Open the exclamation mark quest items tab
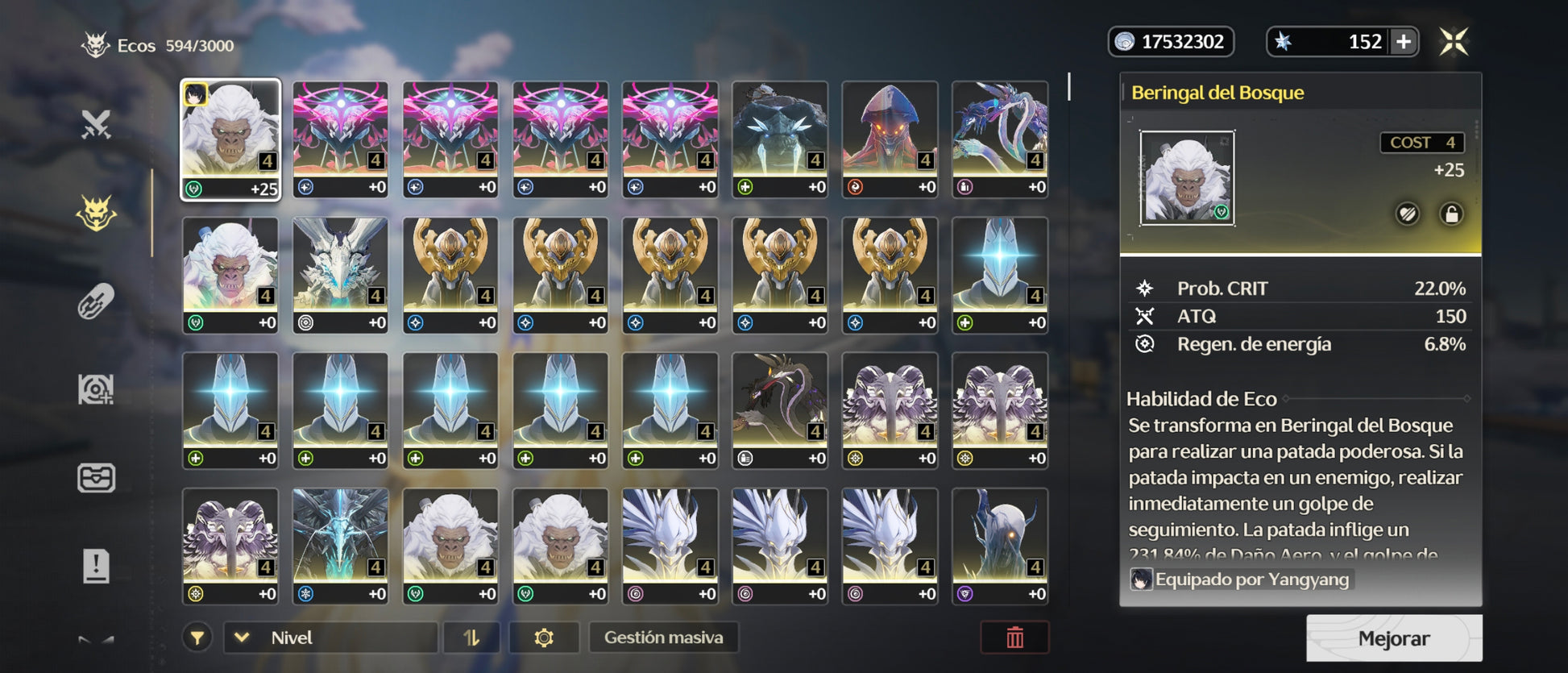This screenshot has height=673, width=1568. (96, 566)
